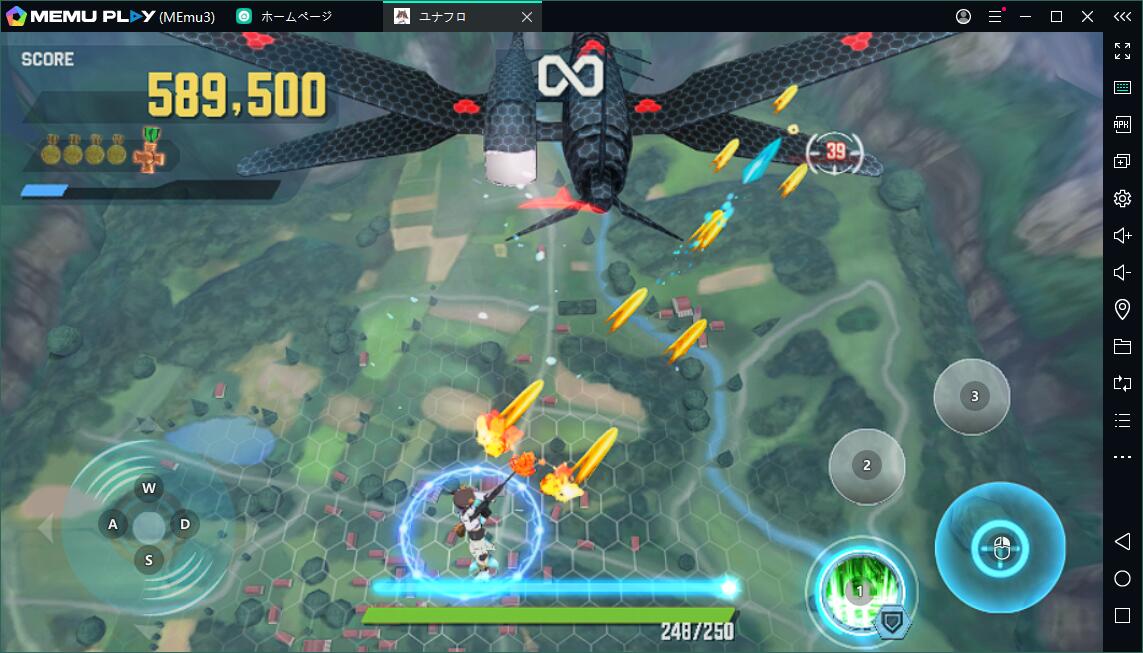Tap the D key on the movement pad
Screen dimensions: 1143x653
tap(185, 524)
